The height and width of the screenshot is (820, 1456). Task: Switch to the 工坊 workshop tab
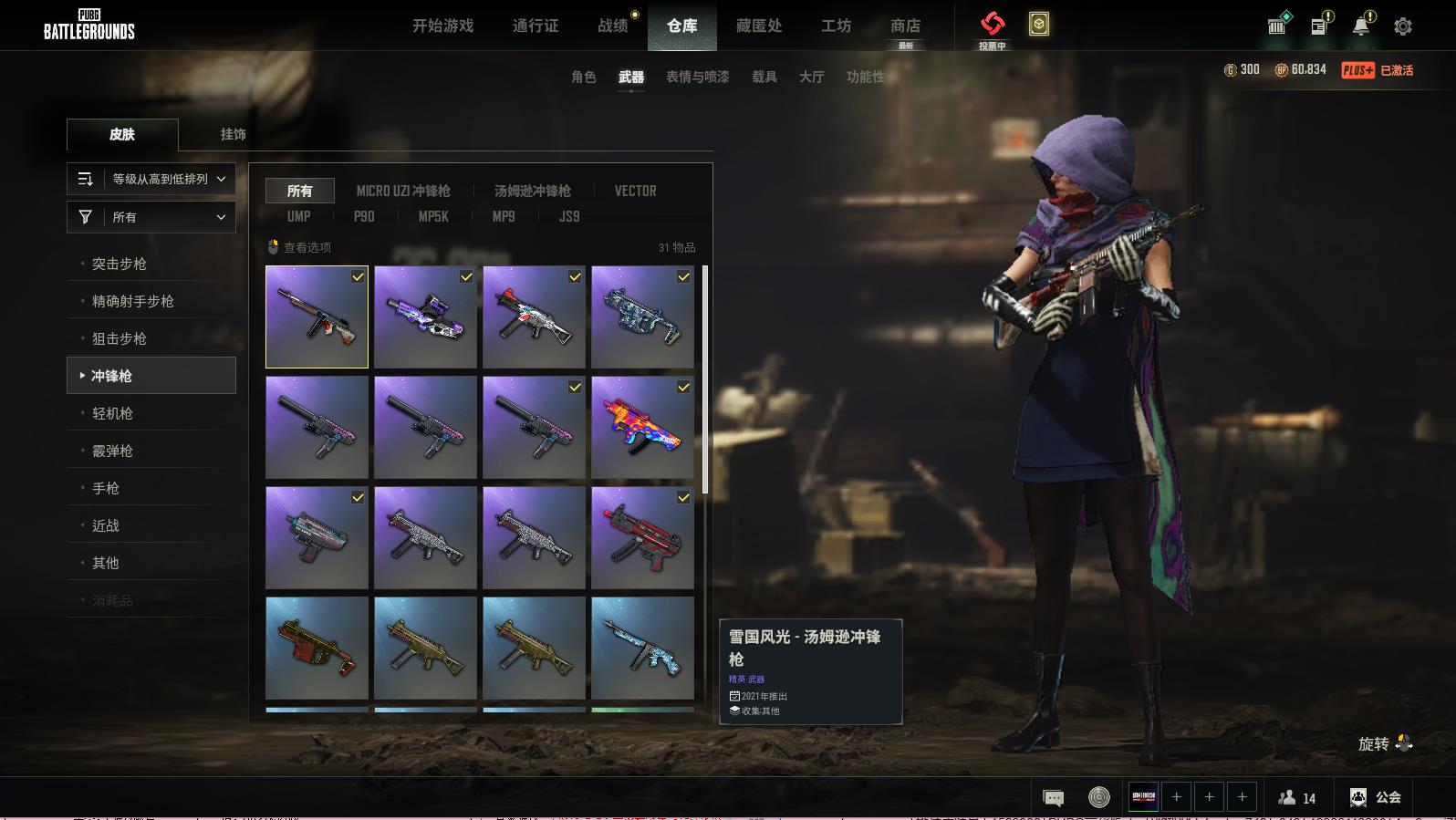(x=836, y=26)
